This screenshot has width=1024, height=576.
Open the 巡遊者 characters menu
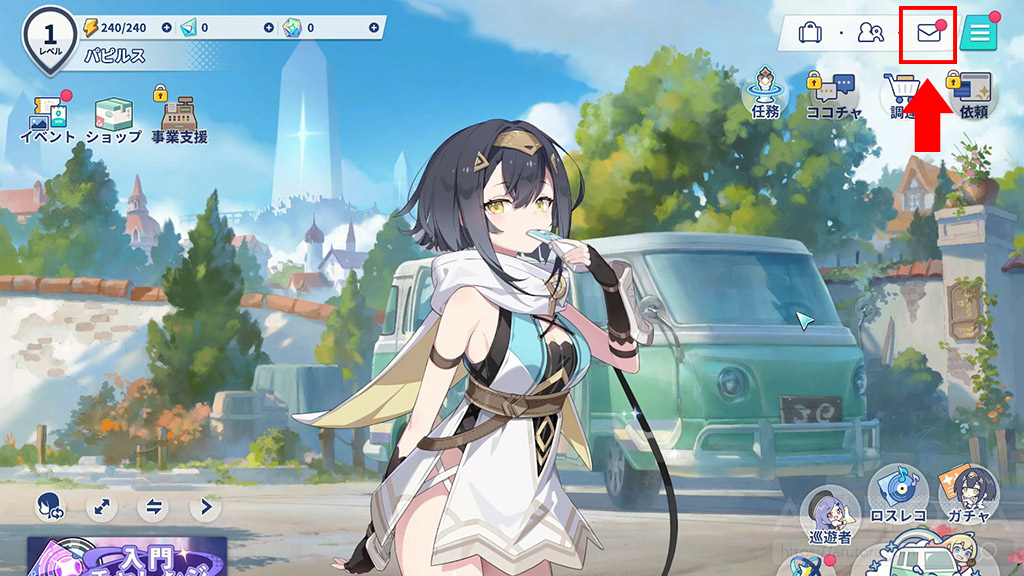tap(829, 514)
